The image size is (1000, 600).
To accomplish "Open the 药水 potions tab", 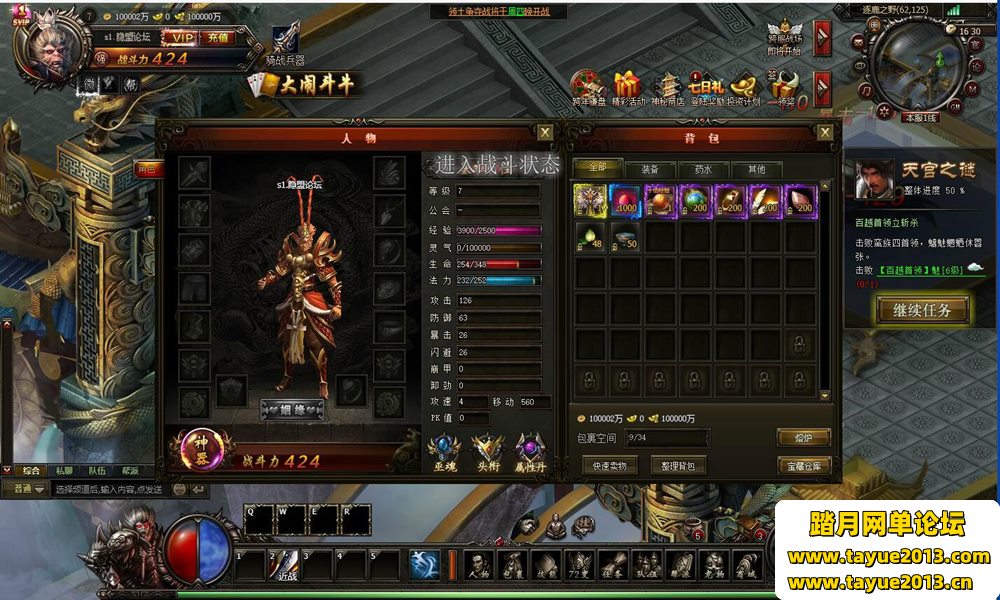I will 703,169.
